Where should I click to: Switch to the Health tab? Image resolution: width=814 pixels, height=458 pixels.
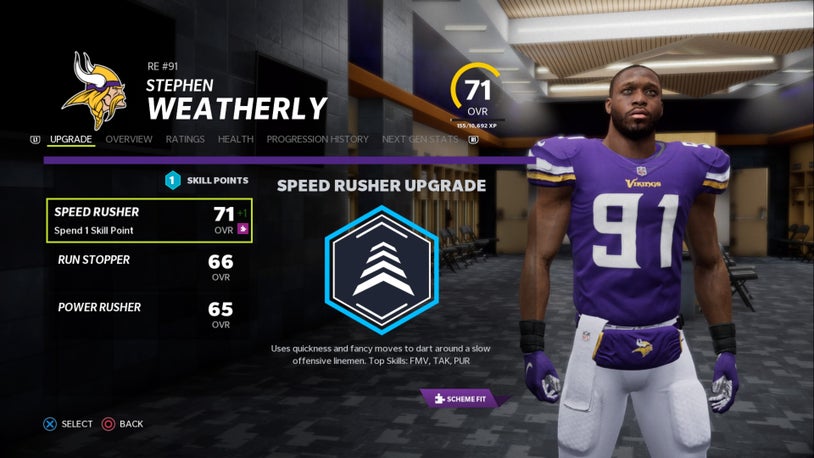[x=236, y=139]
